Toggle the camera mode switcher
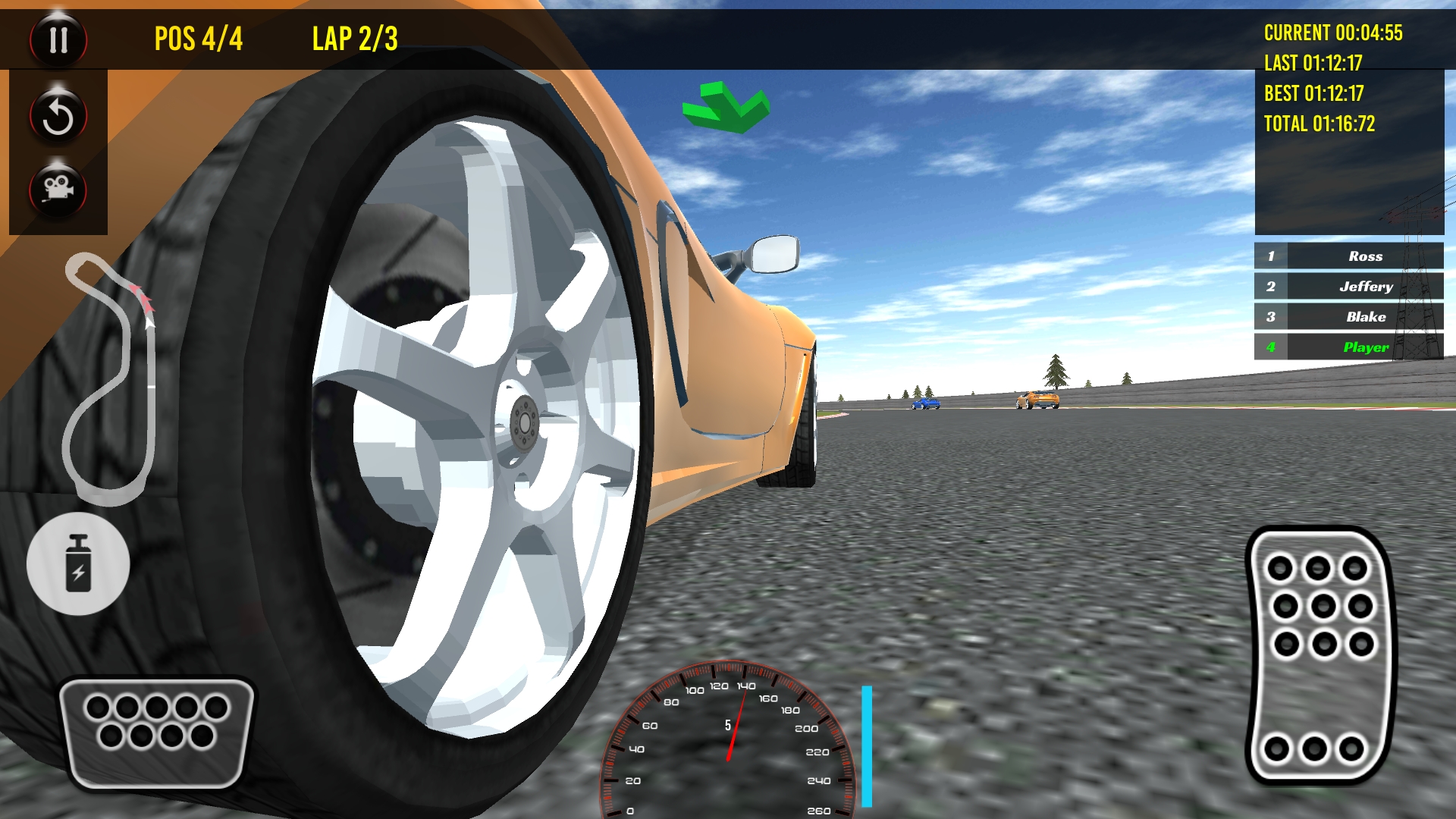1456x819 pixels. click(58, 190)
